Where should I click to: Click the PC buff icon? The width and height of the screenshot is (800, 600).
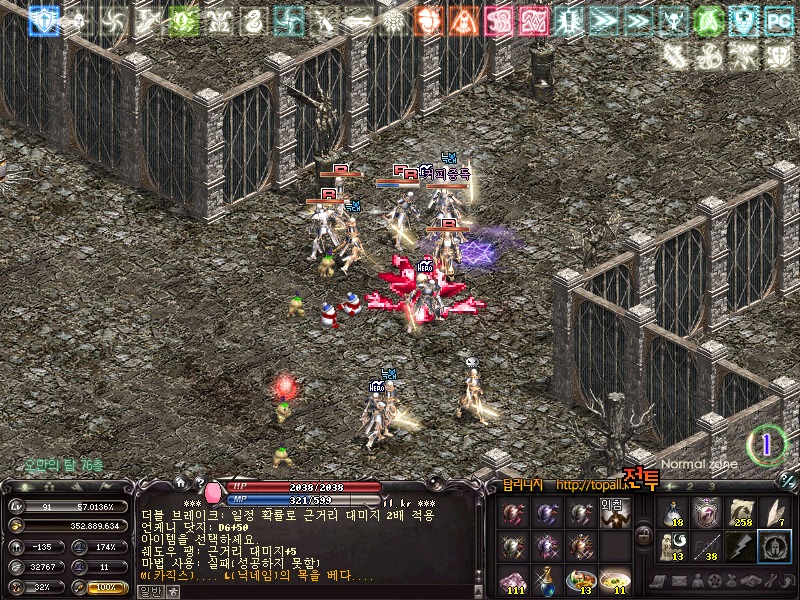click(x=777, y=18)
